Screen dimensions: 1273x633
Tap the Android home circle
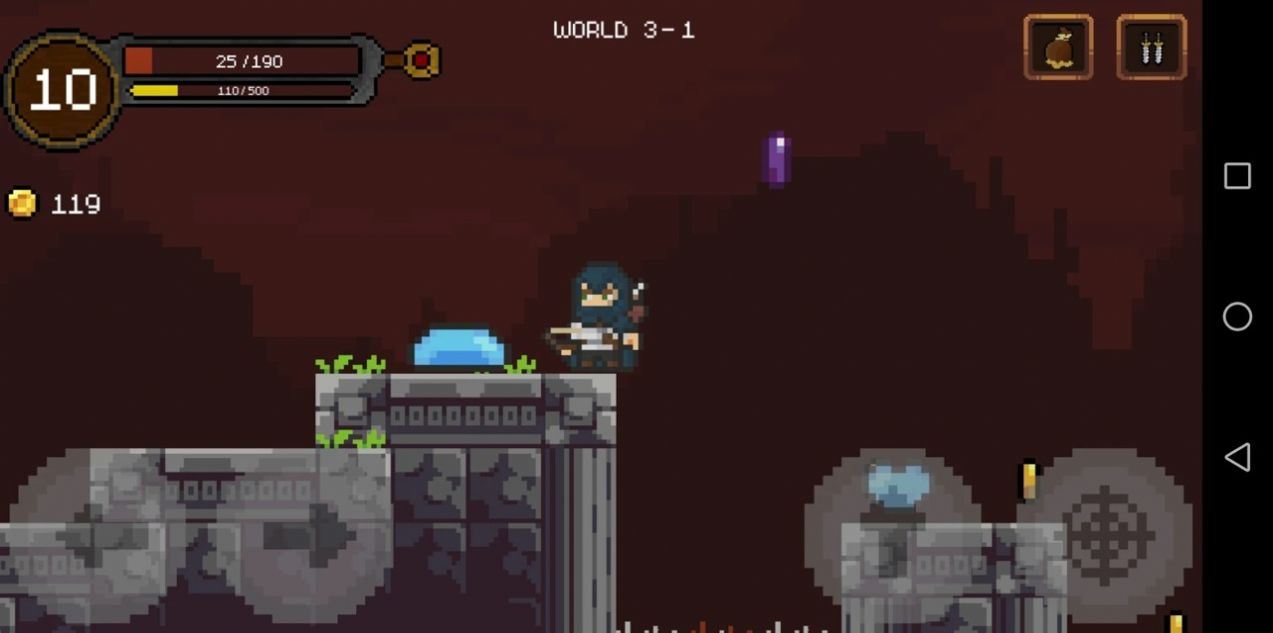(1237, 316)
